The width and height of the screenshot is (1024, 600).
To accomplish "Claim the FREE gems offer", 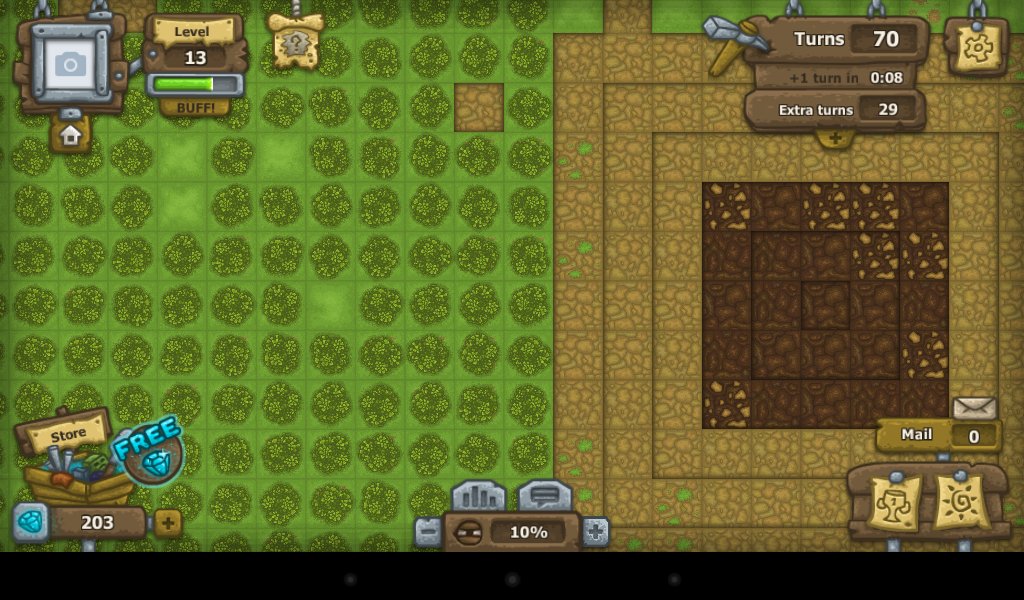I will (152, 452).
